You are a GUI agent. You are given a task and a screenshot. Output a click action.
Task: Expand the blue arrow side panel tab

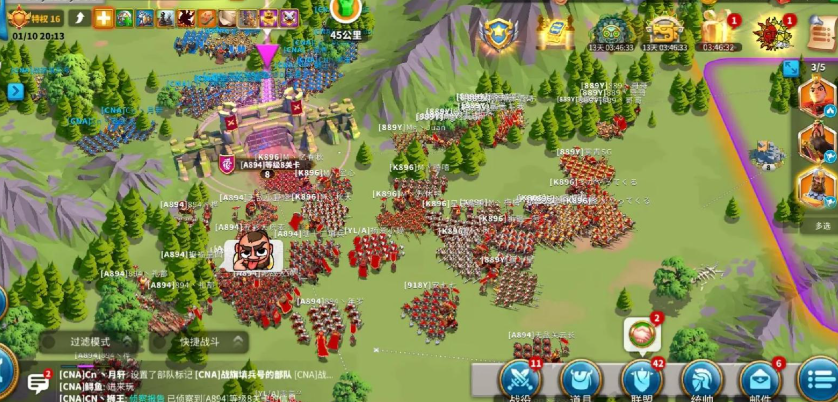point(15,91)
